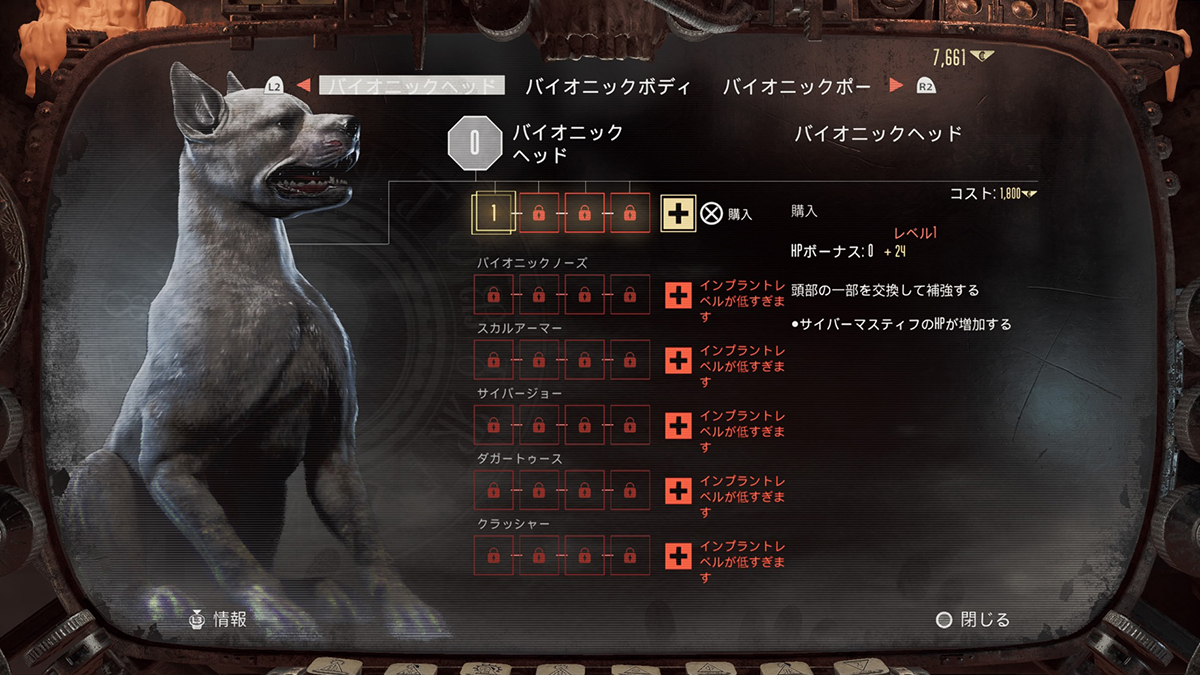
Task: Show details with the 情報 option
Action: [x=218, y=619]
